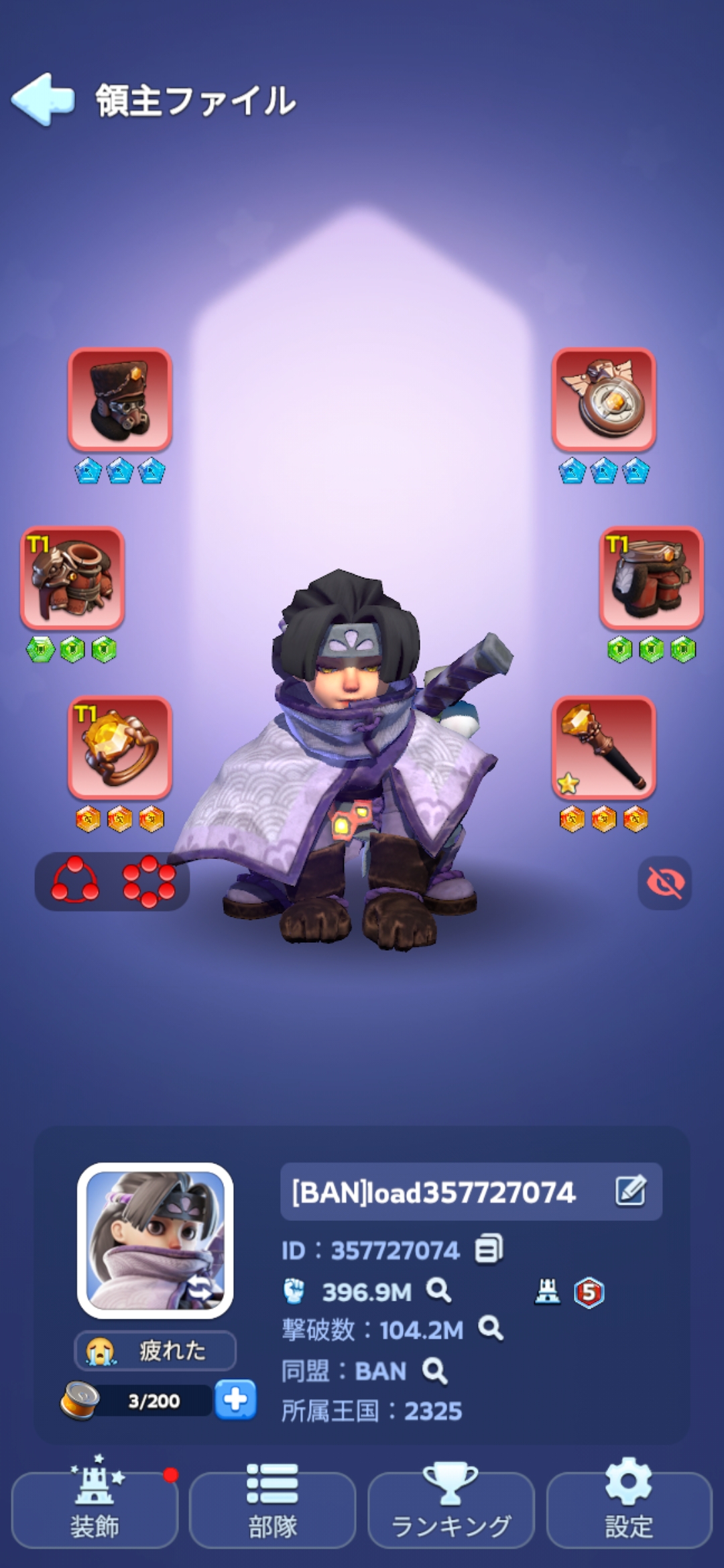View kill count details magnifier
Image resolution: width=724 pixels, height=1568 pixels.
(x=491, y=1328)
